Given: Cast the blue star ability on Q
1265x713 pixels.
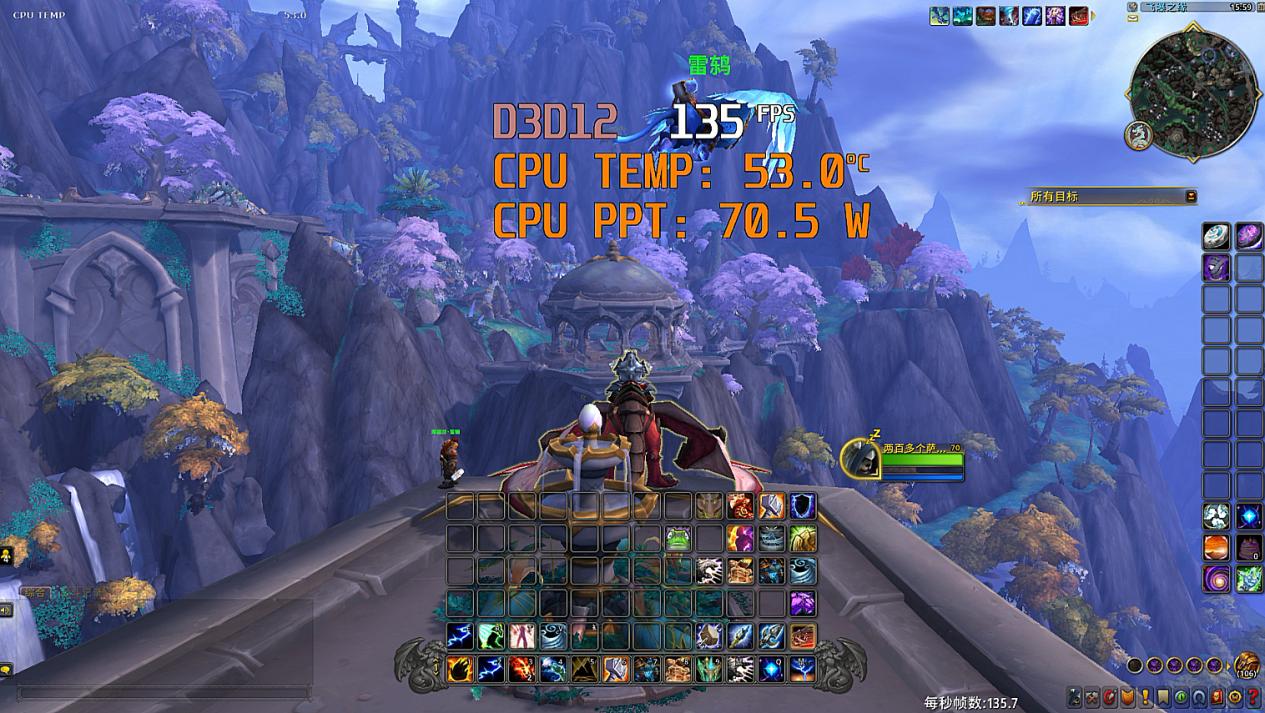Looking at the screenshot, I should tap(772, 668).
